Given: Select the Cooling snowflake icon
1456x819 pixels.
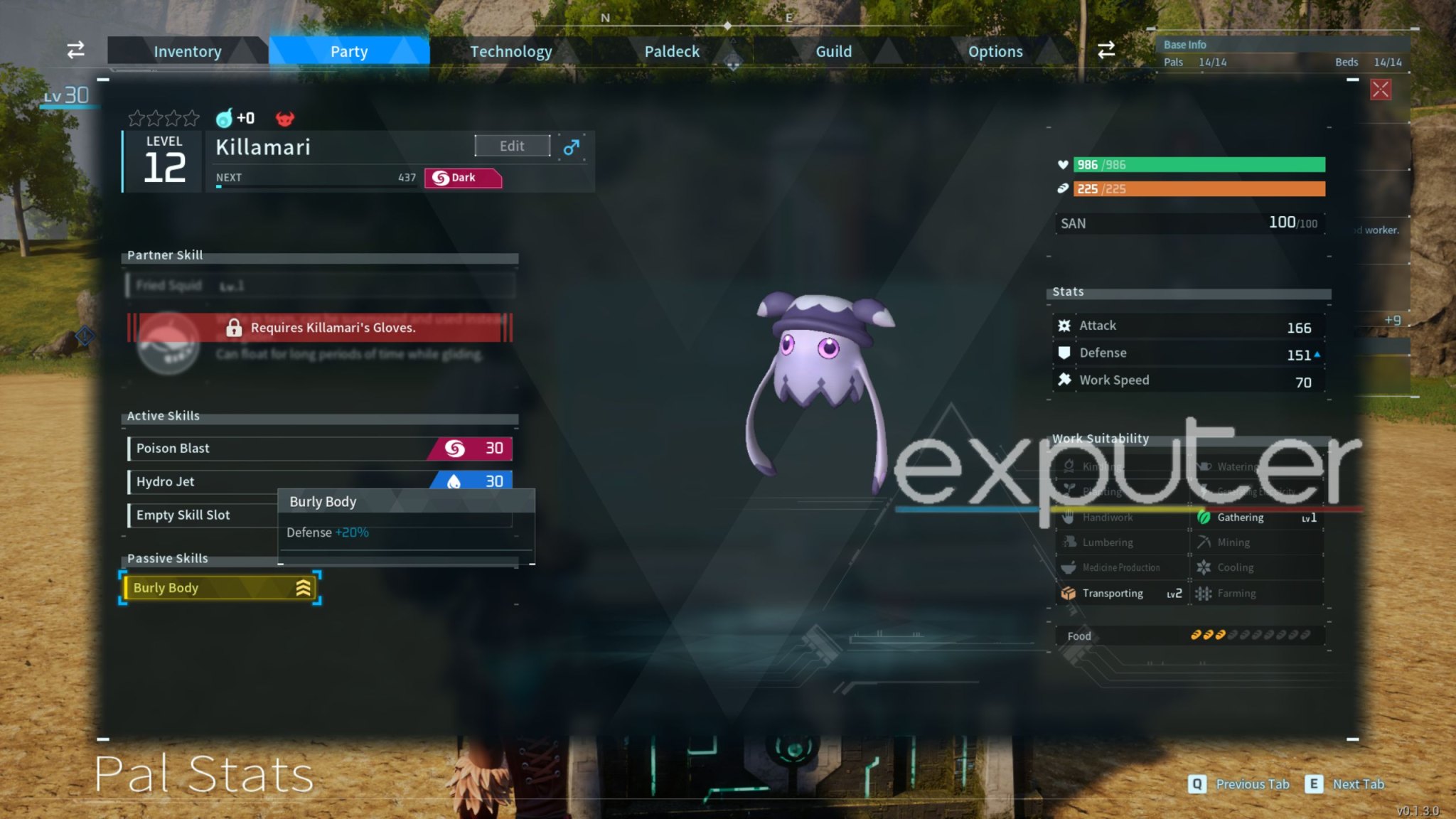Looking at the screenshot, I should click(1204, 567).
